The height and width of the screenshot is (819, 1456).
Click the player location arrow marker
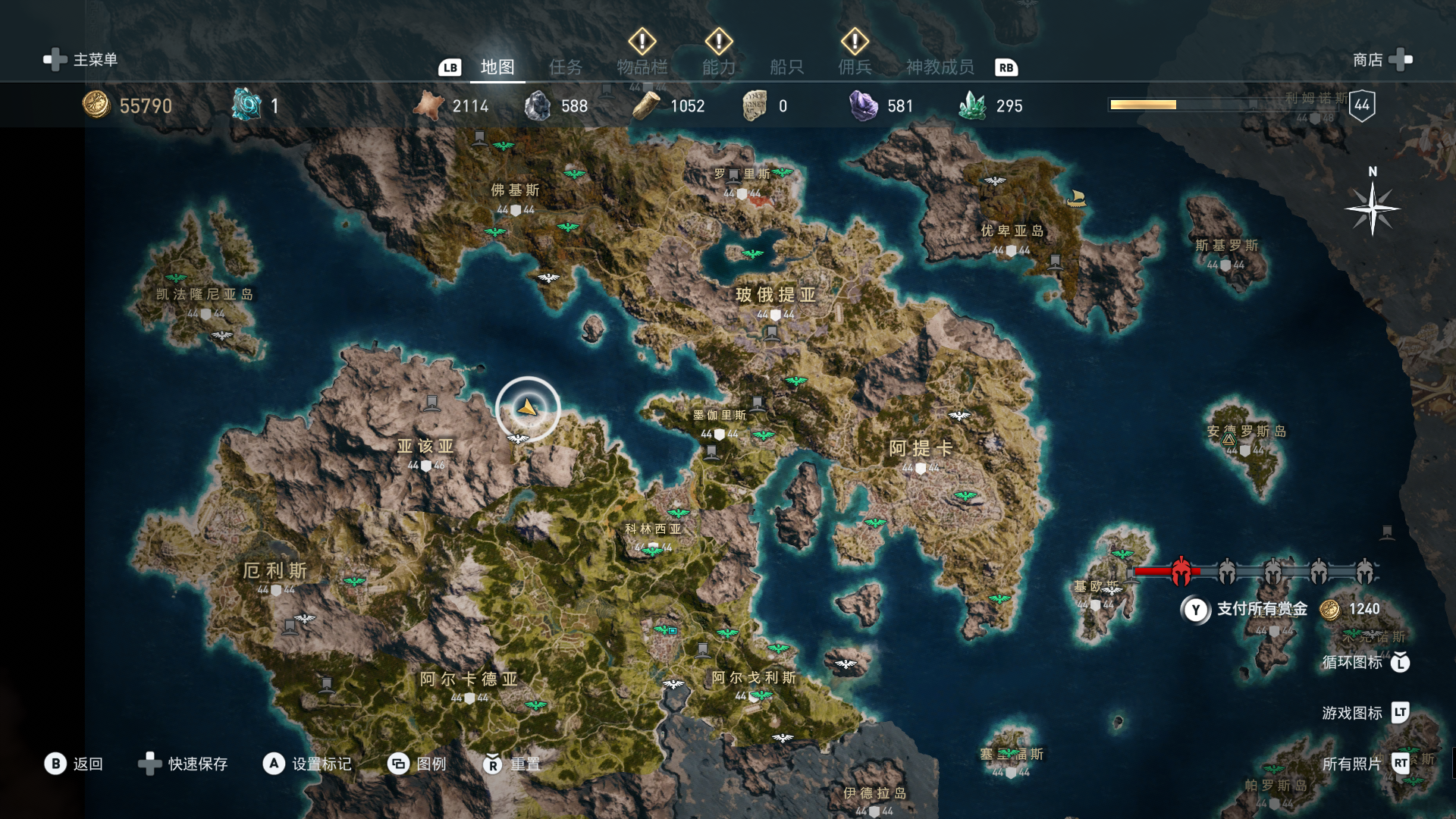(x=528, y=409)
